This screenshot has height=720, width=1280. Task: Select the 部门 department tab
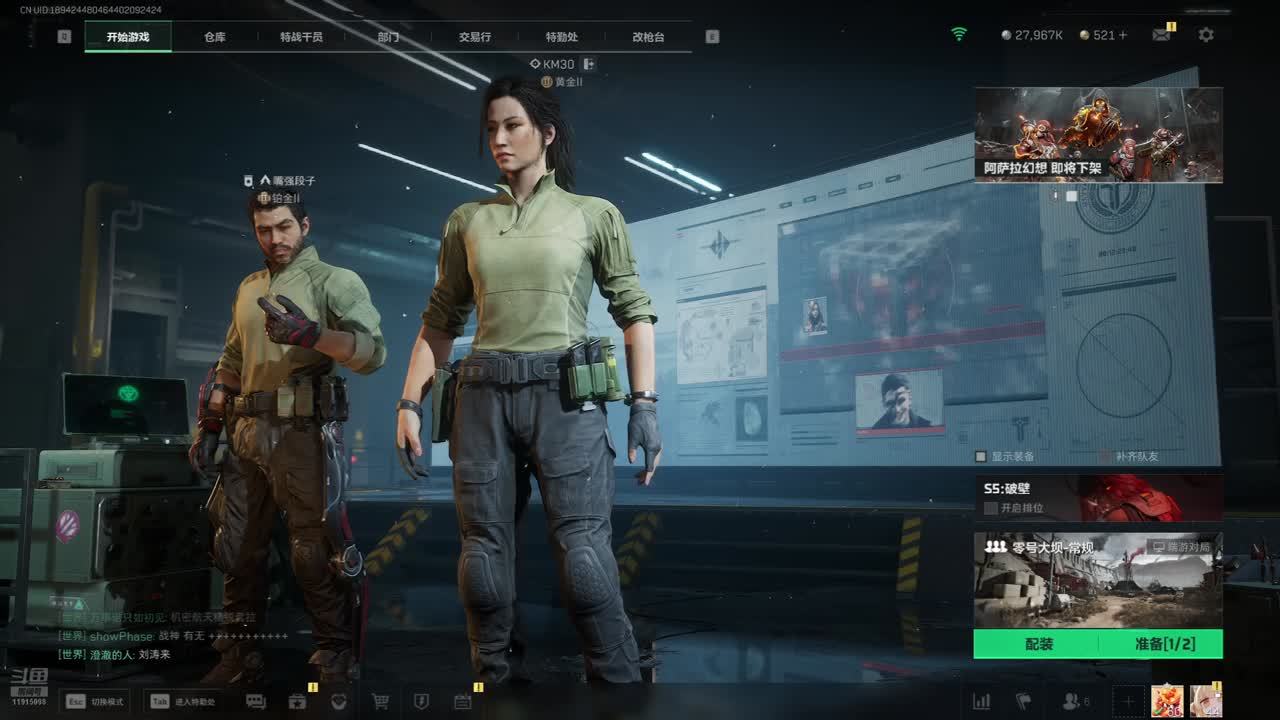coord(388,37)
